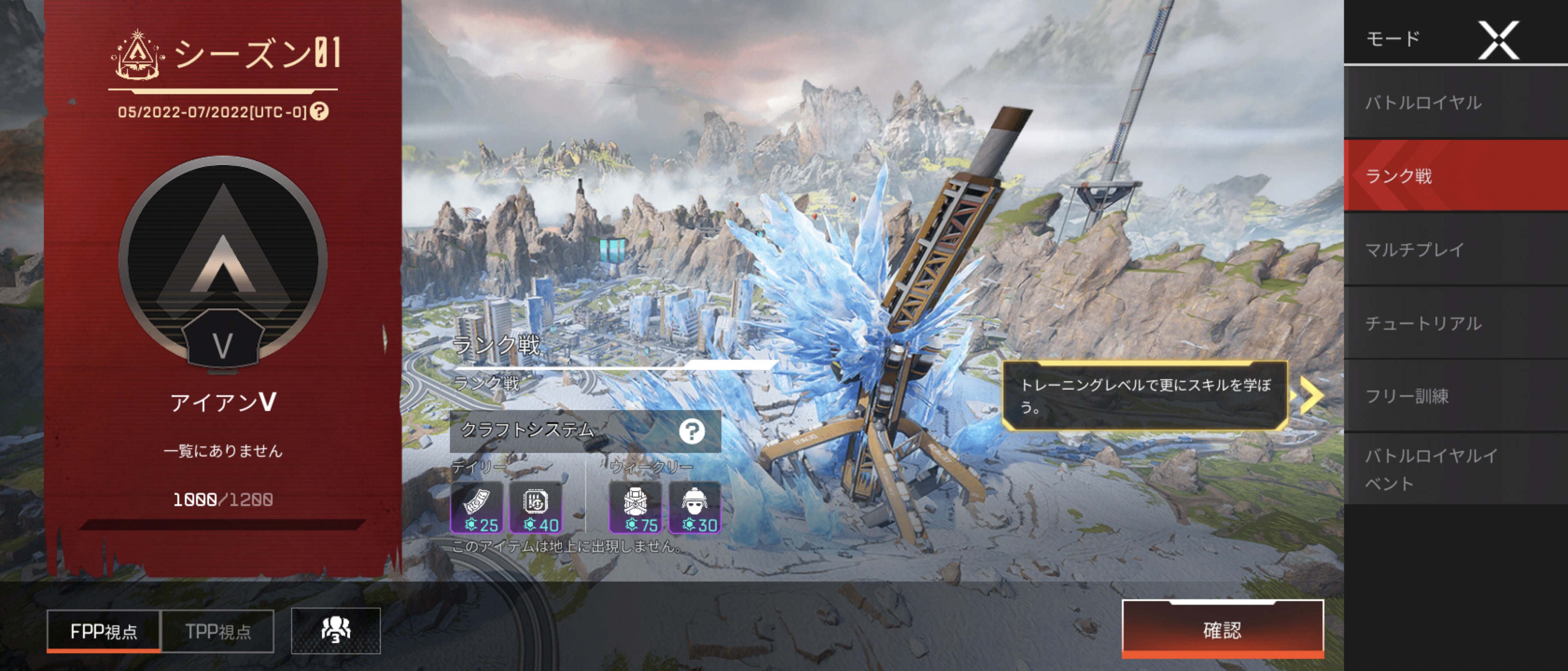The height and width of the screenshot is (671, 1568).
Task: Click the yellow arrow training tip
Action: click(1311, 395)
